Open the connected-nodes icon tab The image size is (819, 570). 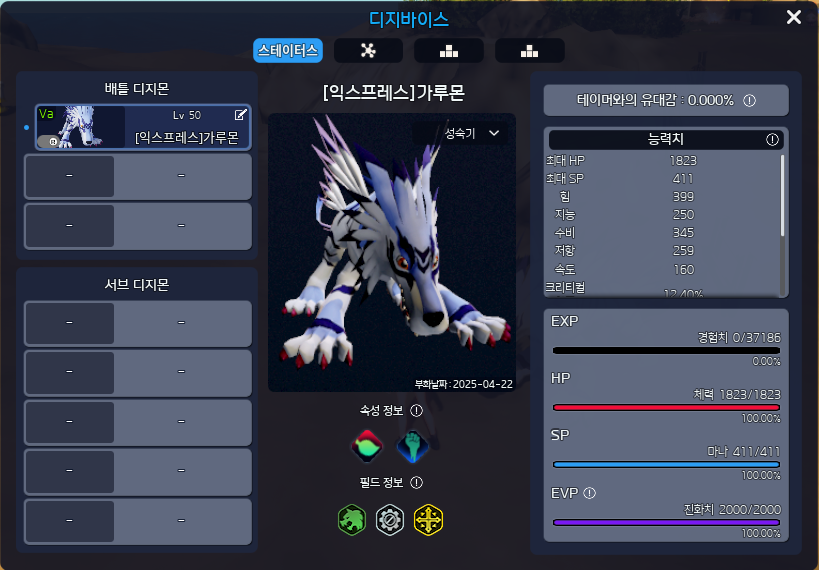point(368,50)
